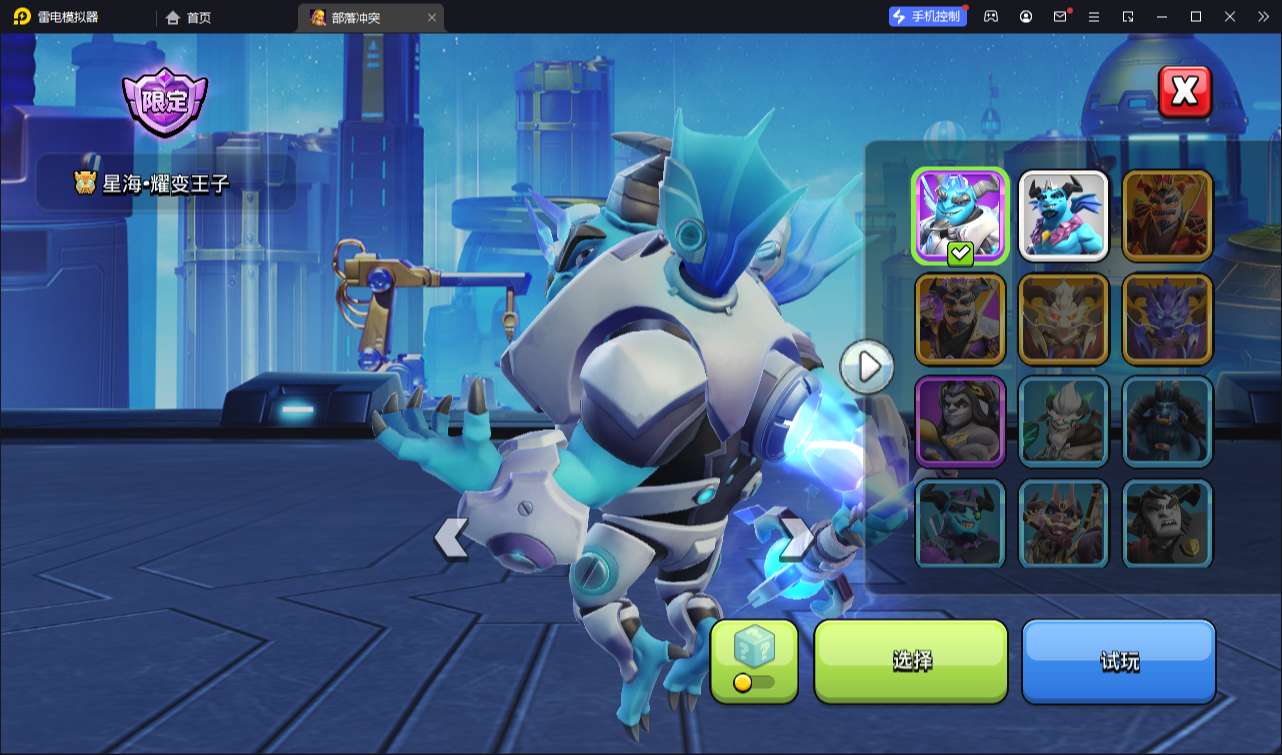Click the green 选择 button
Viewport: 1282px width, 755px height.
point(911,660)
